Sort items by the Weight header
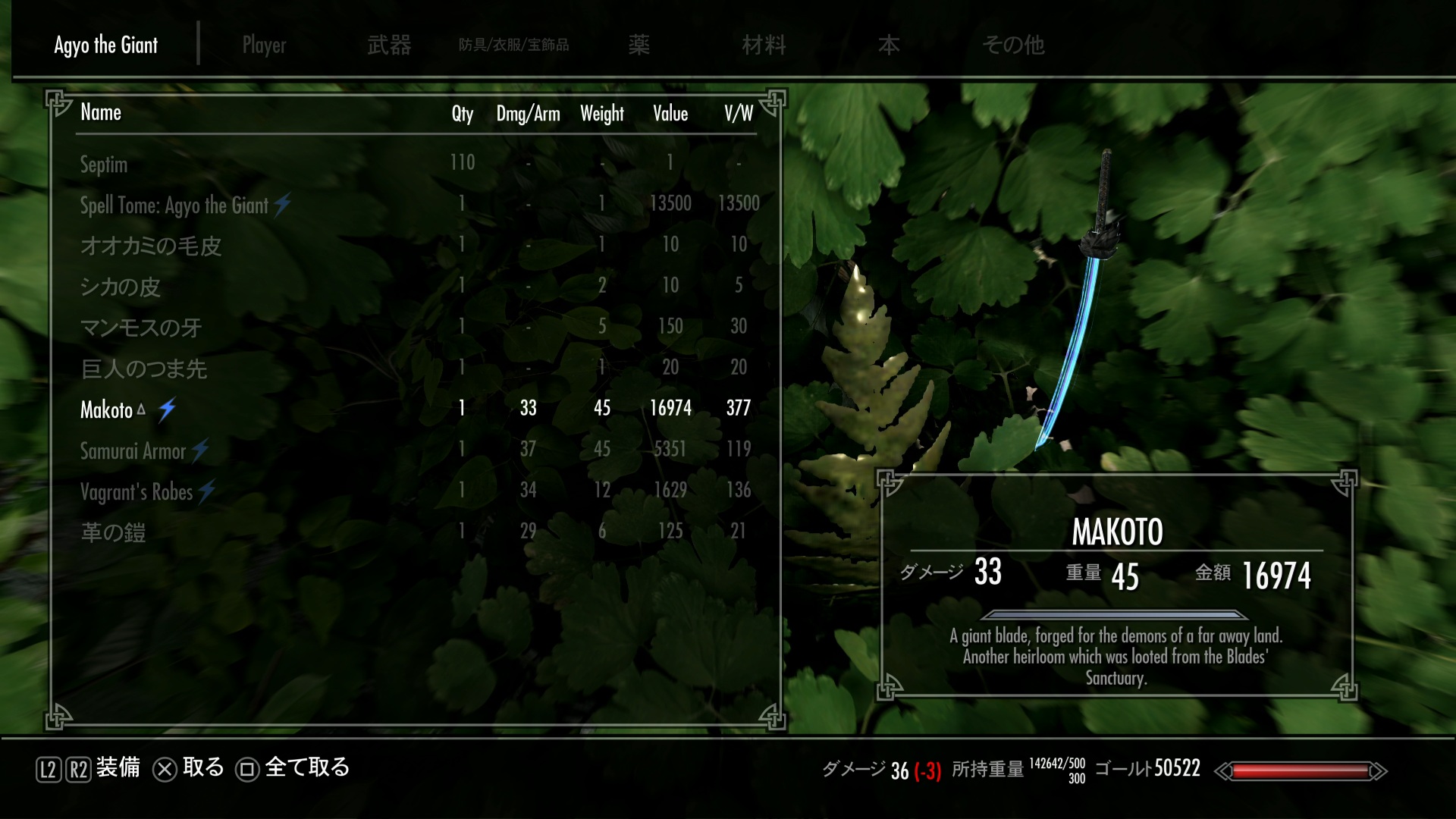The image size is (1456, 819). point(602,114)
